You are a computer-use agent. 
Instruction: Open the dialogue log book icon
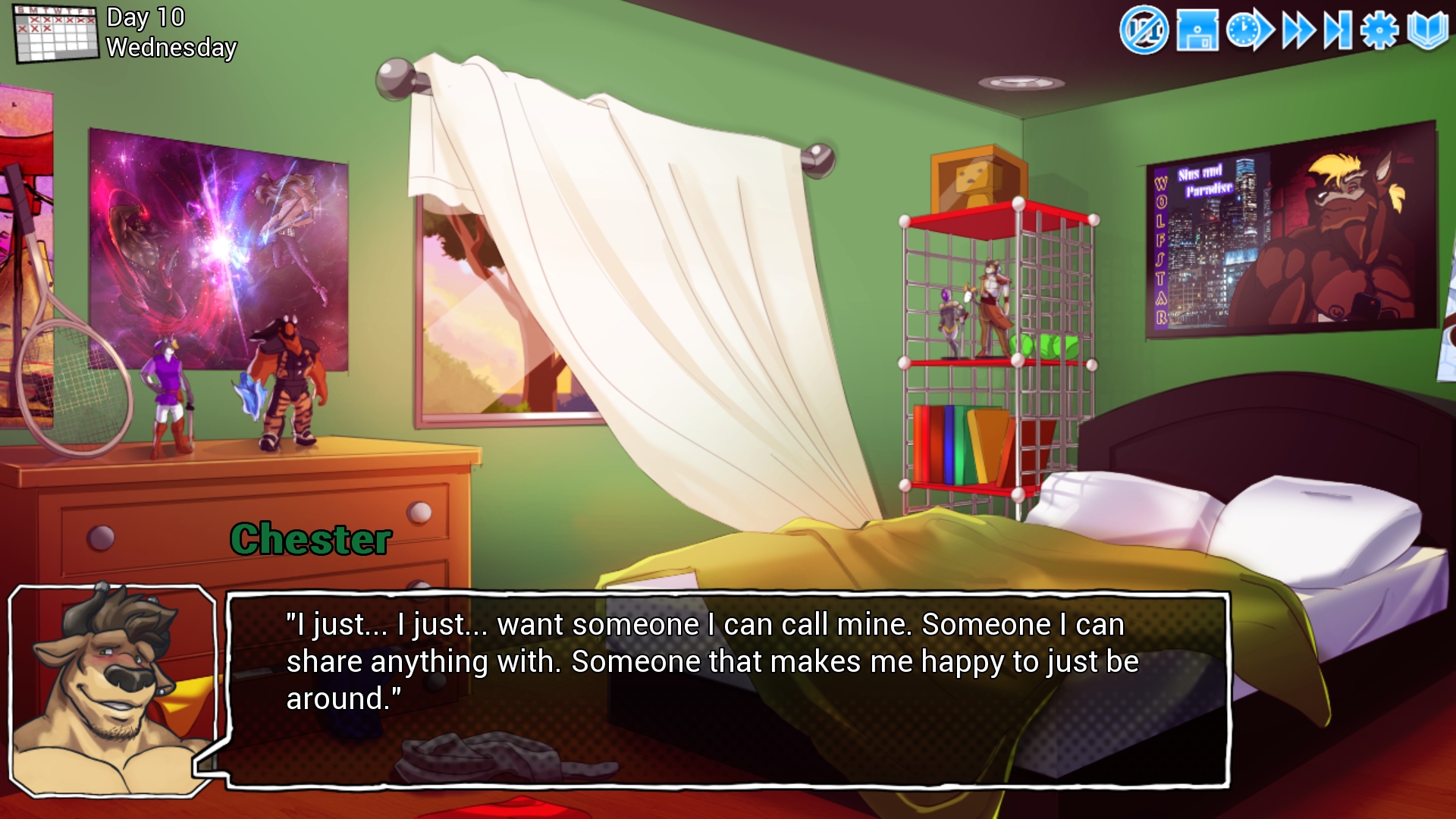tap(1427, 31)
